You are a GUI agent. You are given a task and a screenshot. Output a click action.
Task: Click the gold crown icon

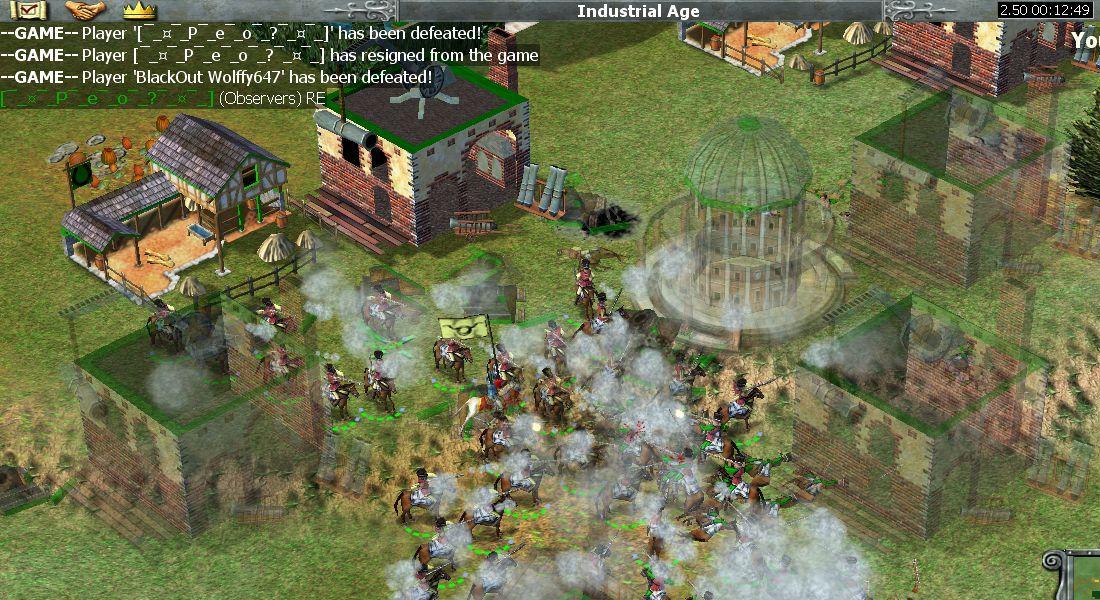[140, 11]
